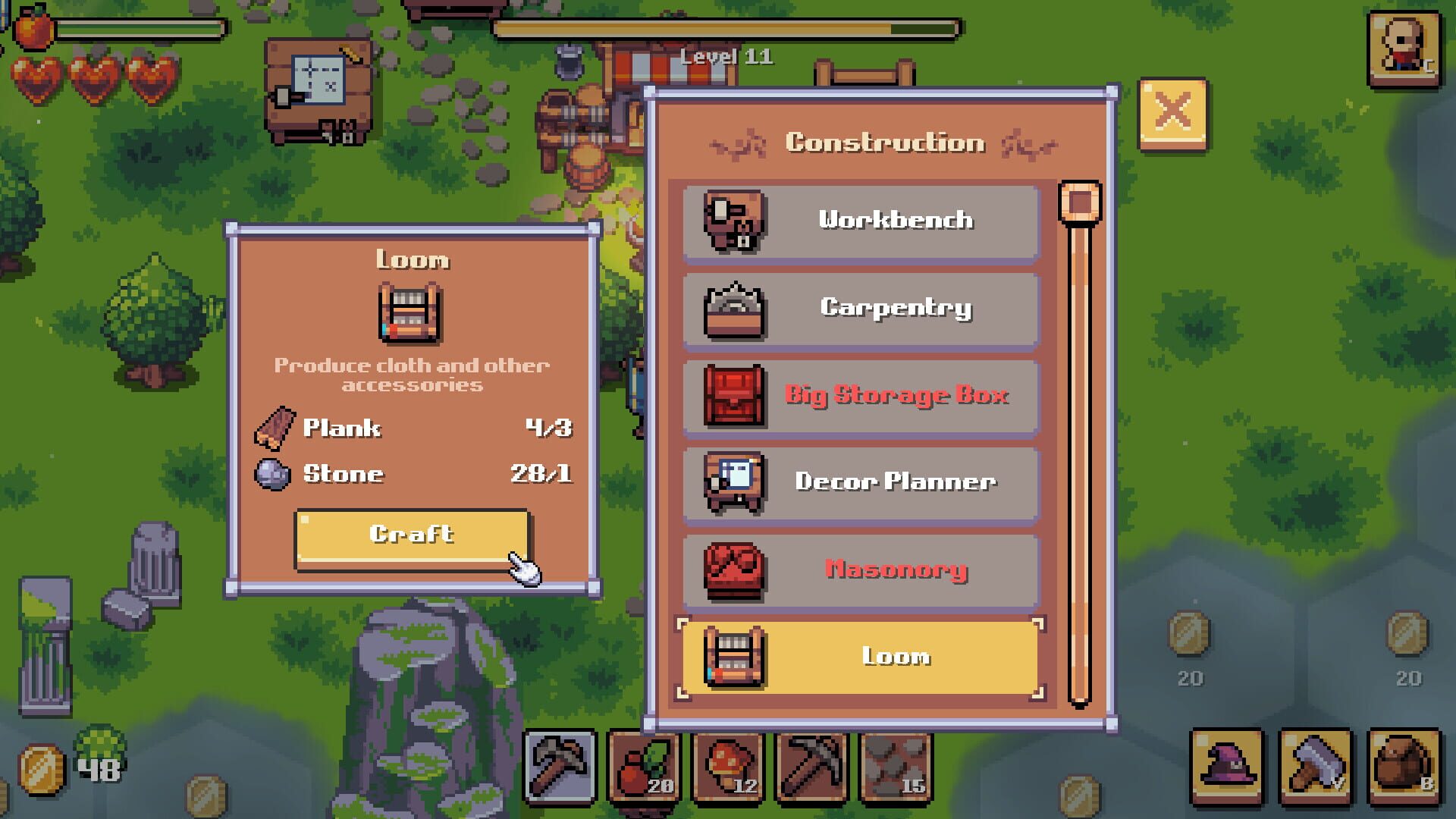
Task: Expand the Decor Planner construction entry
Action: (x=861, y=483)
